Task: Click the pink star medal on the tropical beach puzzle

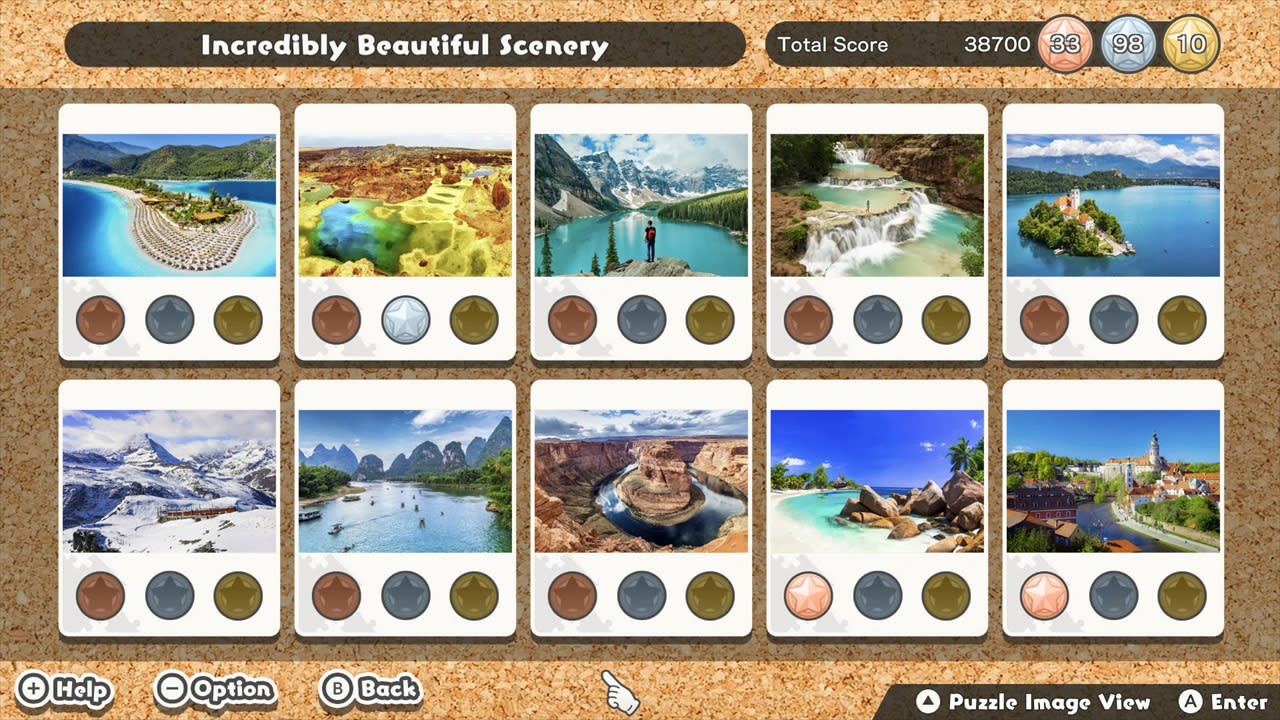Action: (x=809, y=596)
